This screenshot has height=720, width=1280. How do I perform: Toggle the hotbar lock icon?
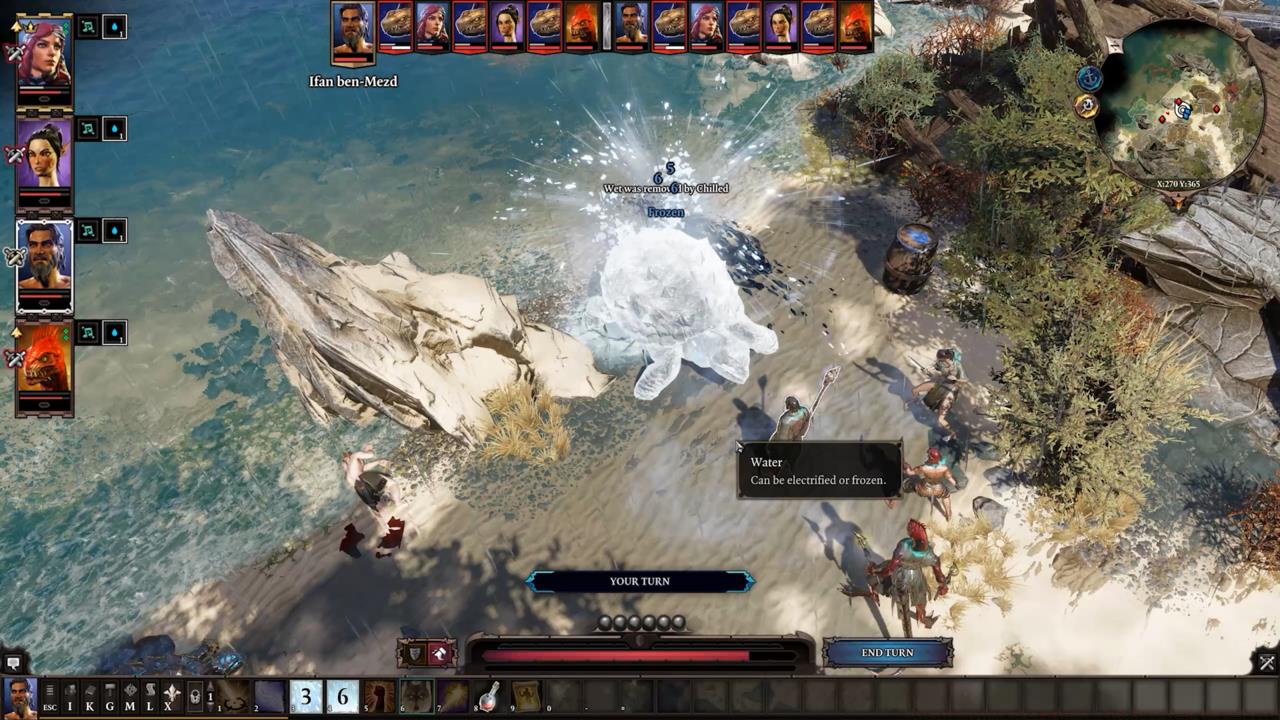(195, 696)
